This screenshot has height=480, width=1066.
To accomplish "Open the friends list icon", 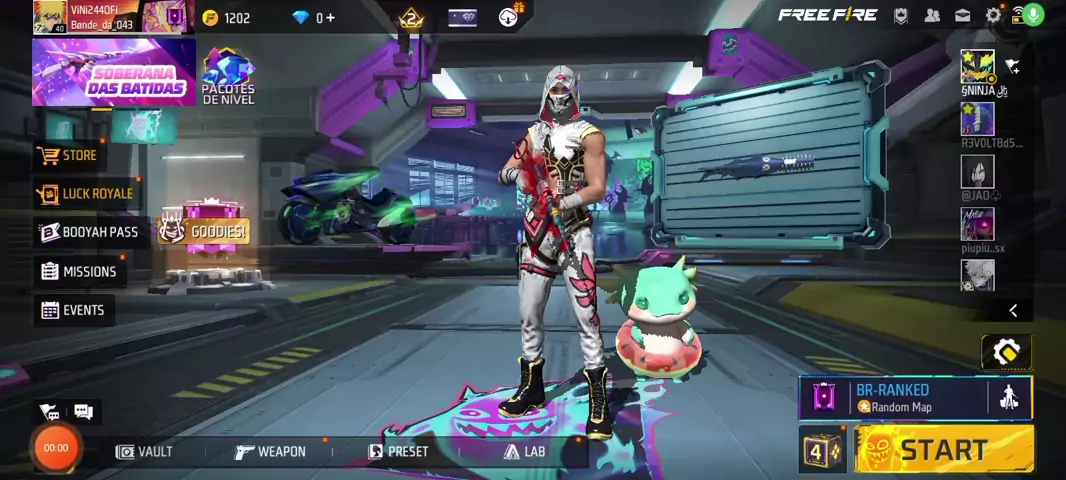I will coord(932,15).
